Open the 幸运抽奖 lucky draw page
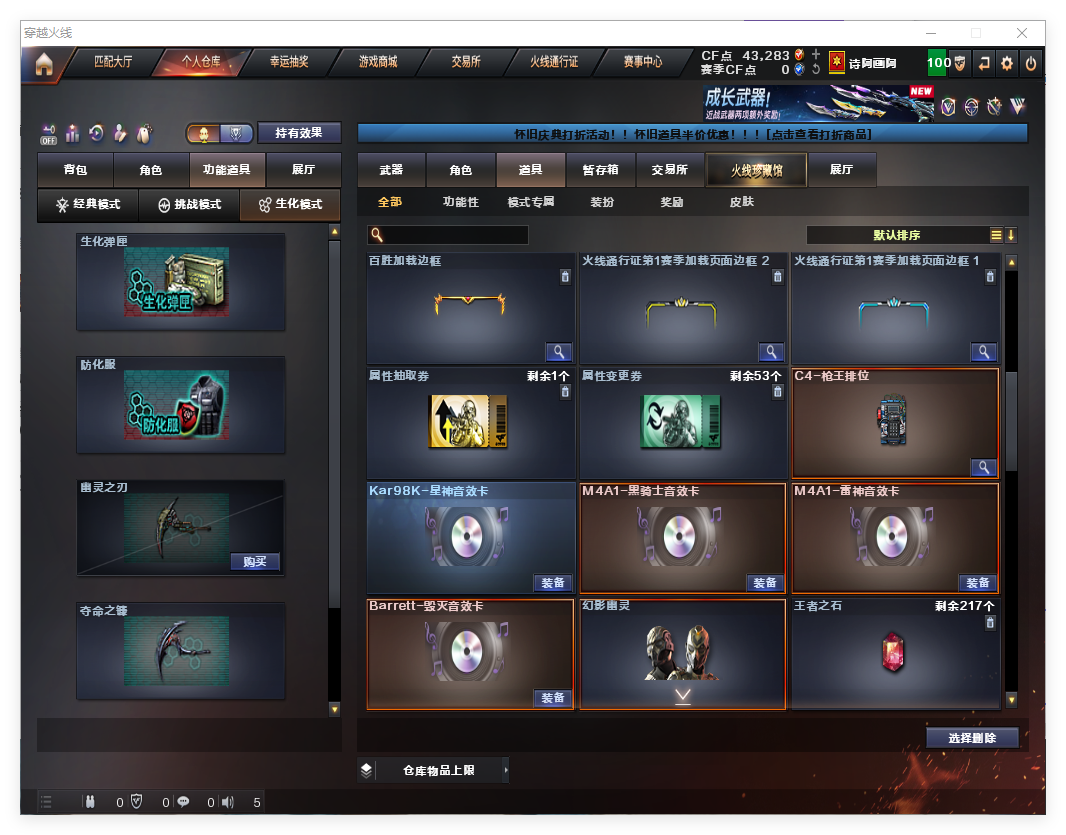 [289, 62]
